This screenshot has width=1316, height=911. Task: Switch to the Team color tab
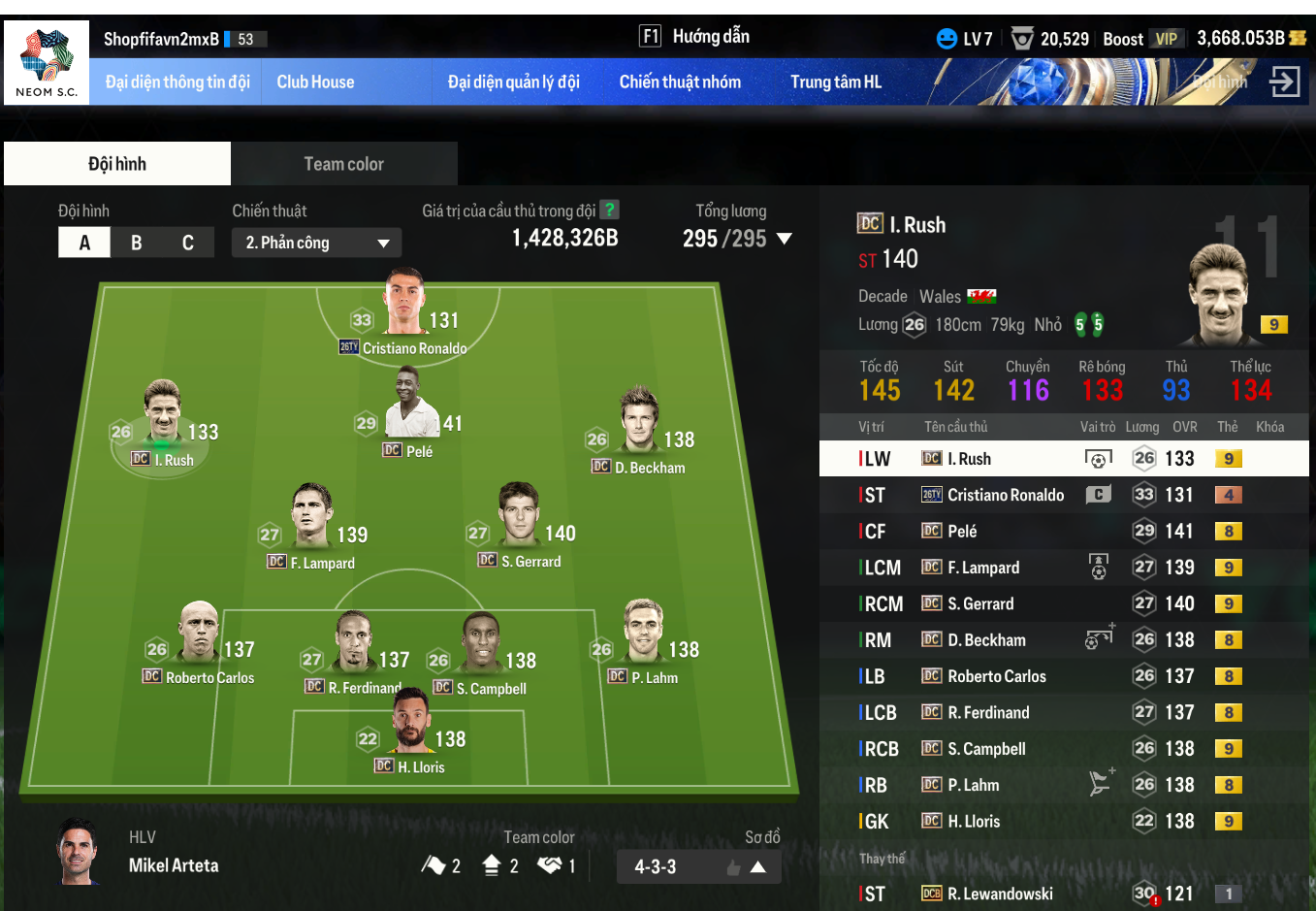click(344, 164)
